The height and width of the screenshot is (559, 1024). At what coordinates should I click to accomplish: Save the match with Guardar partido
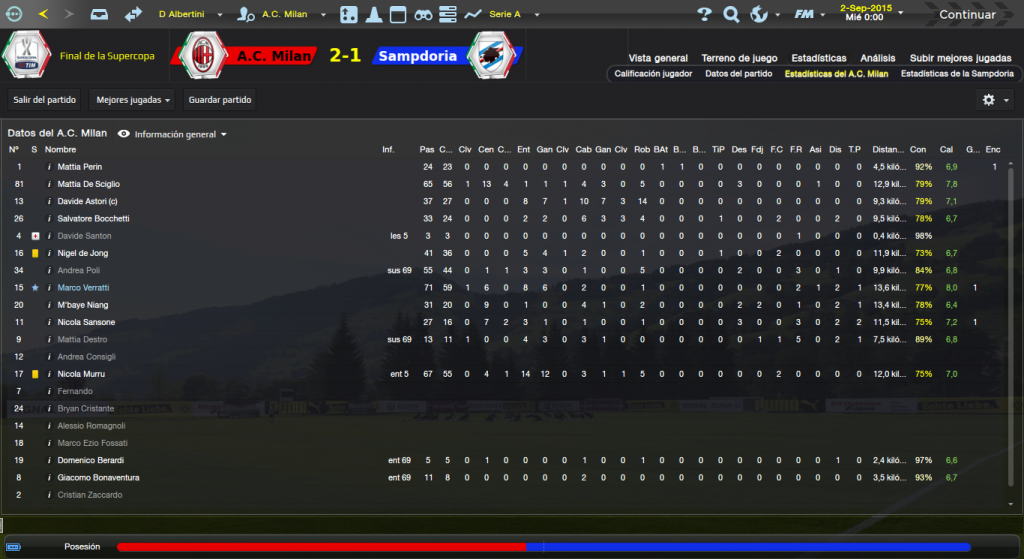click(219, 100)
